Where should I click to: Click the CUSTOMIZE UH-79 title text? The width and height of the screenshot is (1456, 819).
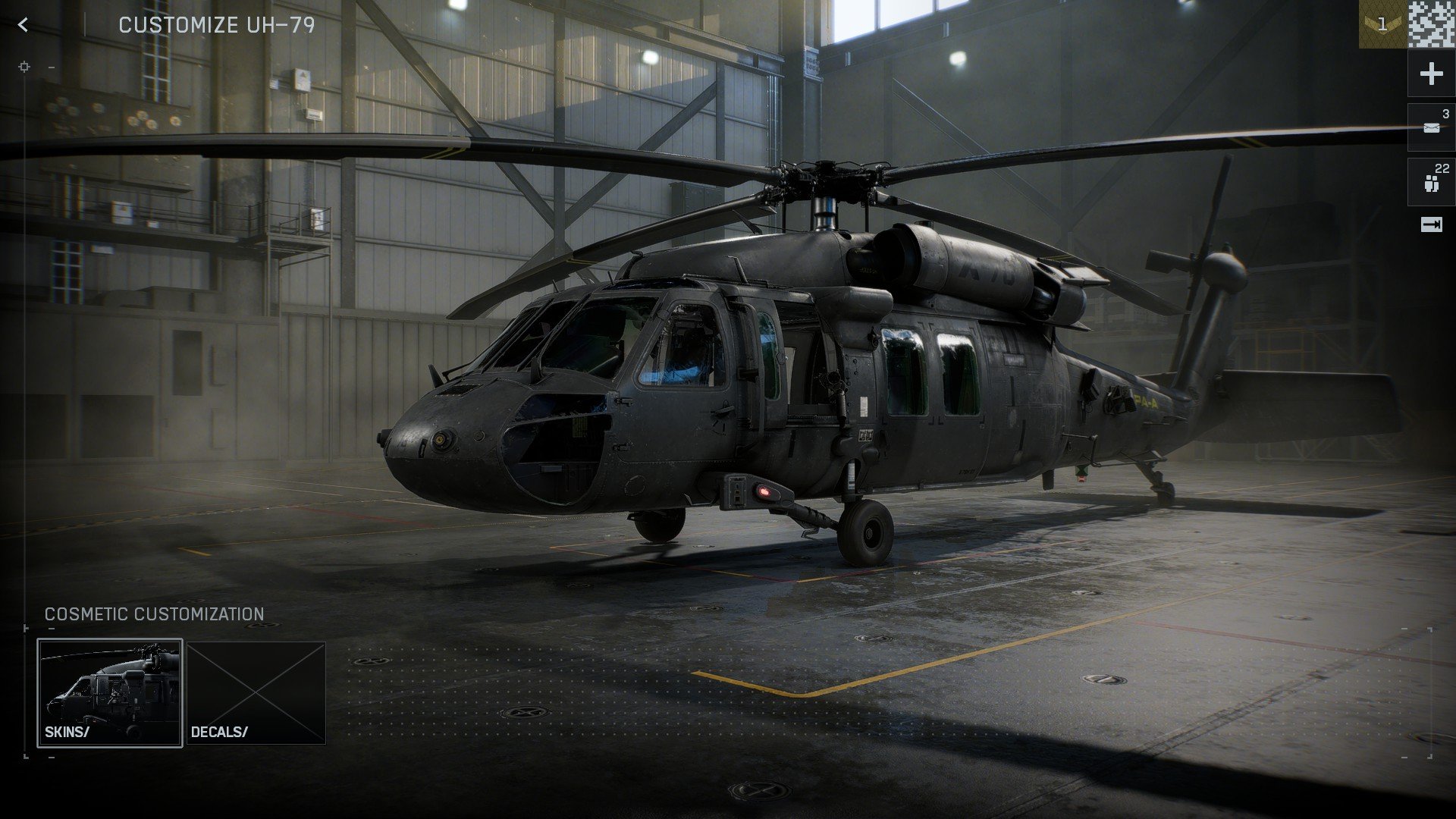pyautogui.click(x=216, y=25)
